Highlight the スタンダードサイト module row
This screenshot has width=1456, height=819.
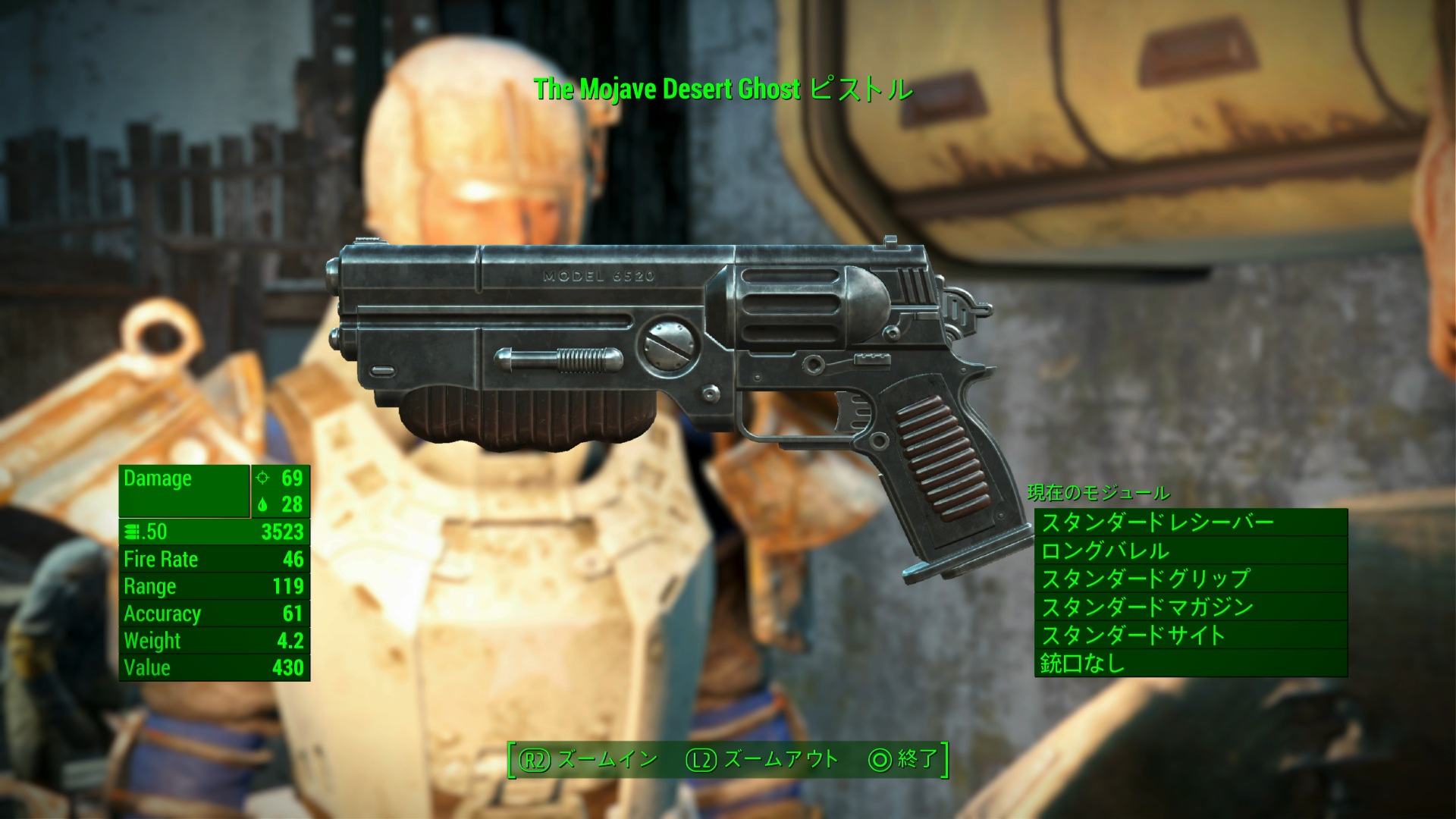point(1190,635)
